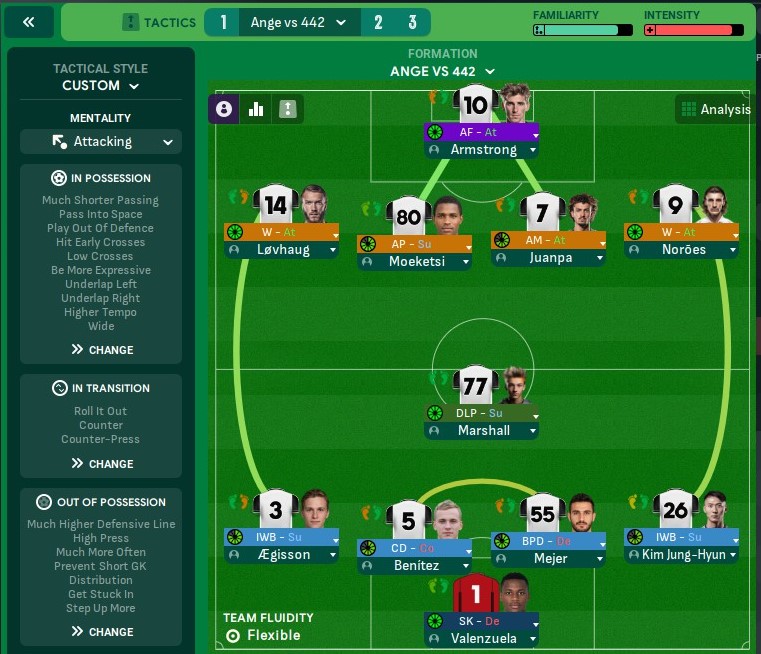Open Armstrong's AF role dropdown
Image resolution: width=761 pixels, height=654 pixels.
coord(481,132)
